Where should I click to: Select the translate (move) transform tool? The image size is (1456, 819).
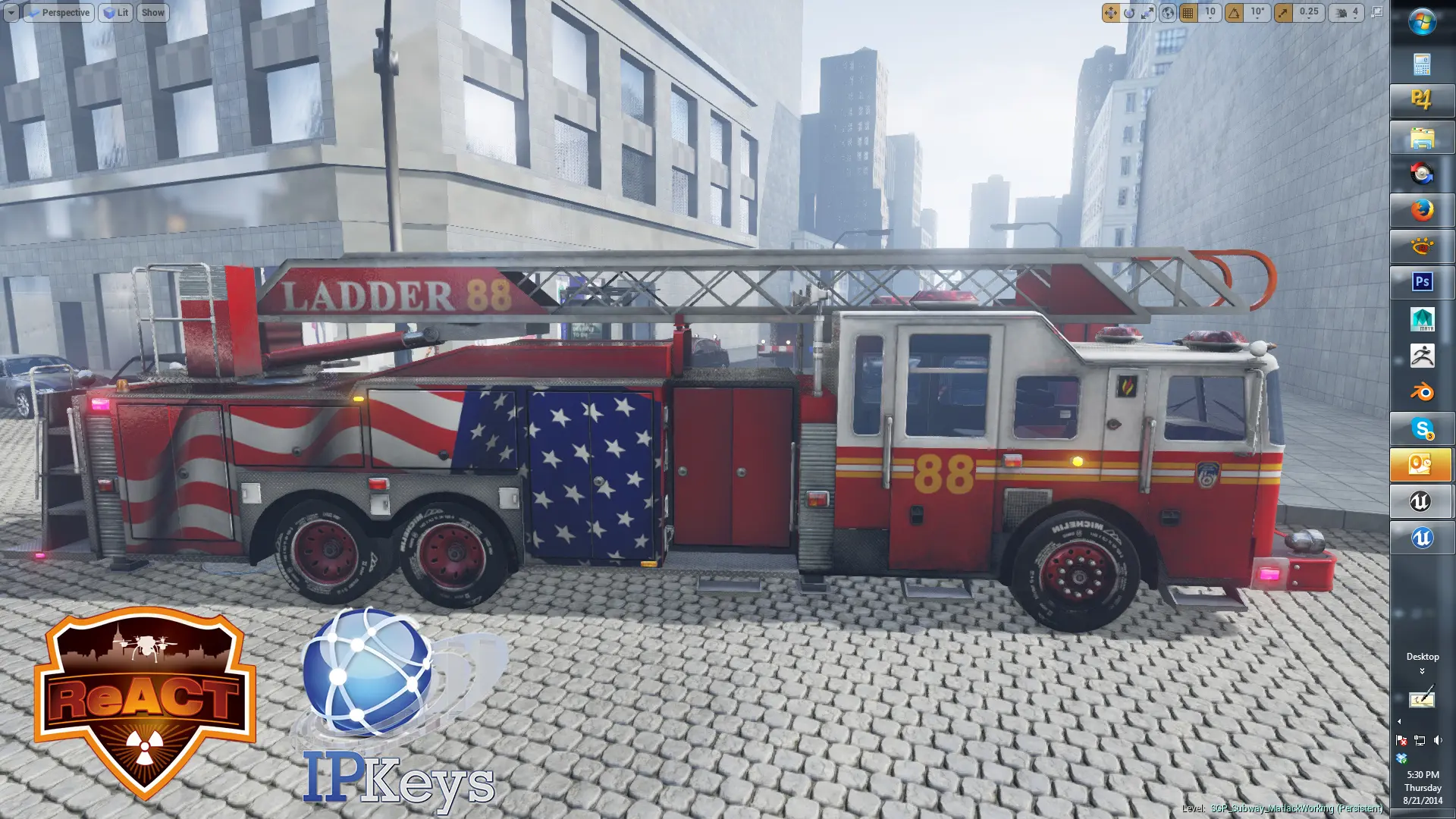[x=1110, y=13]
